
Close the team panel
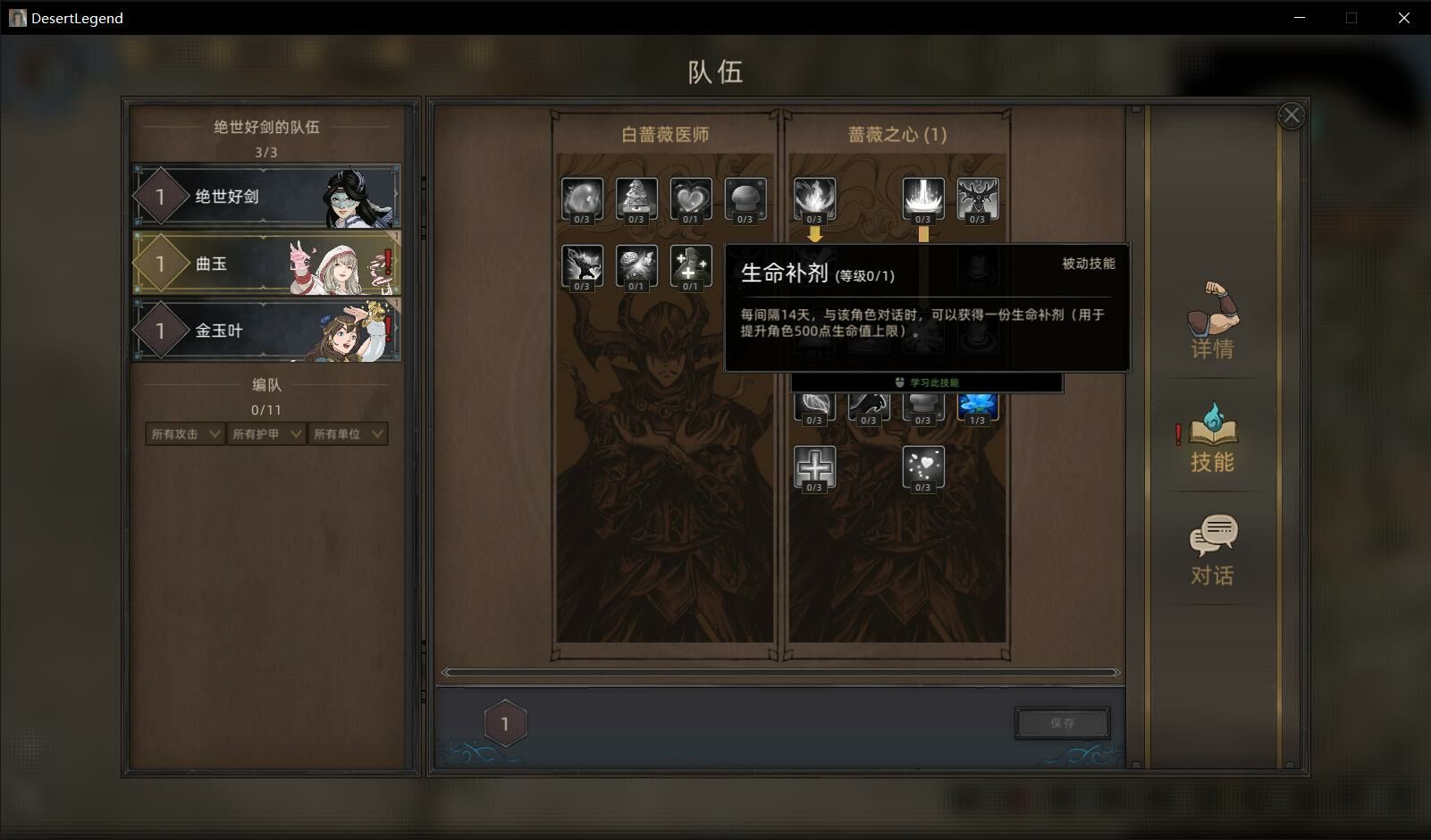tap(1291, 115)
